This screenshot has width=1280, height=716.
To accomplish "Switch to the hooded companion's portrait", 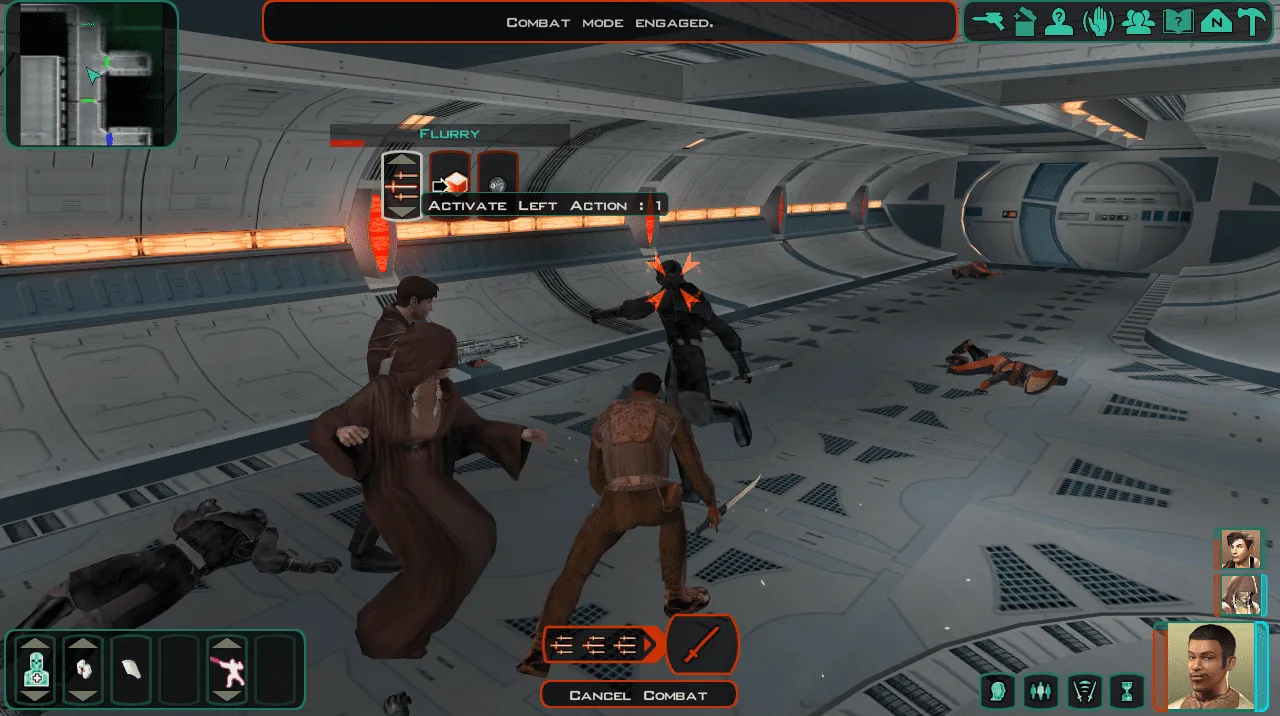I will point(1240,596).
